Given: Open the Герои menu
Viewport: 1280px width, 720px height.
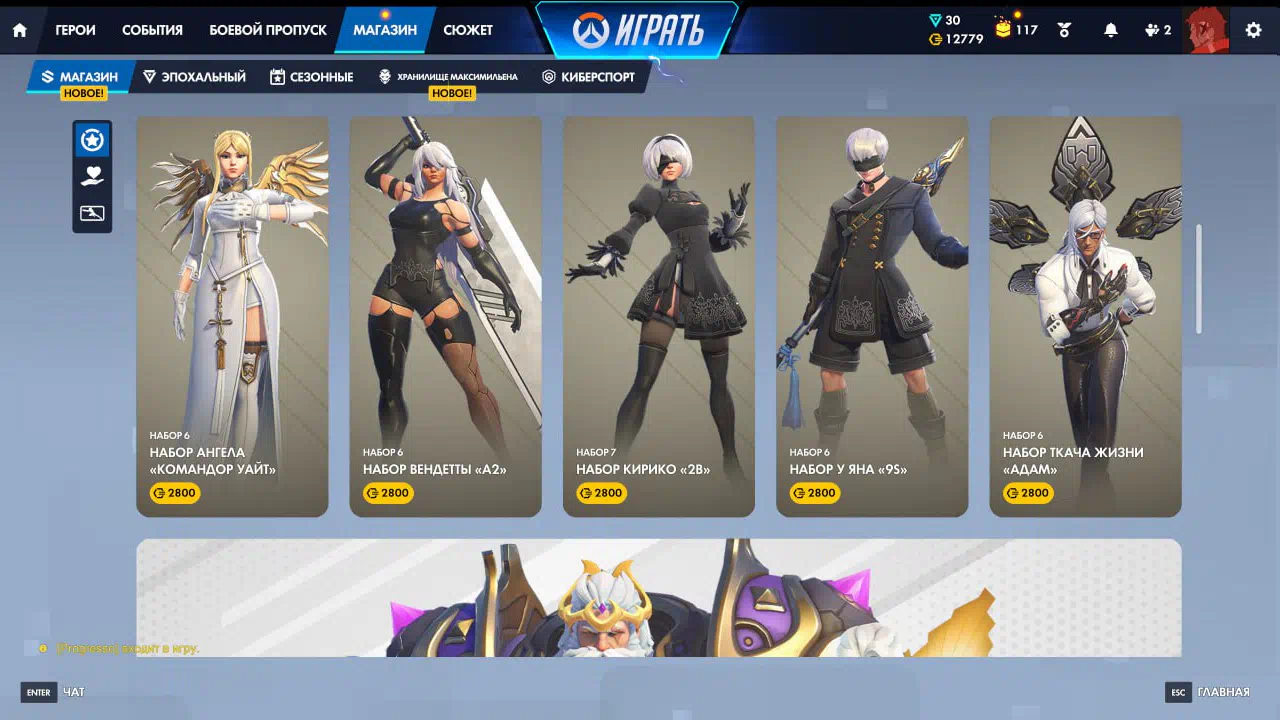Looking at the screenshot, I should [75, 30].
